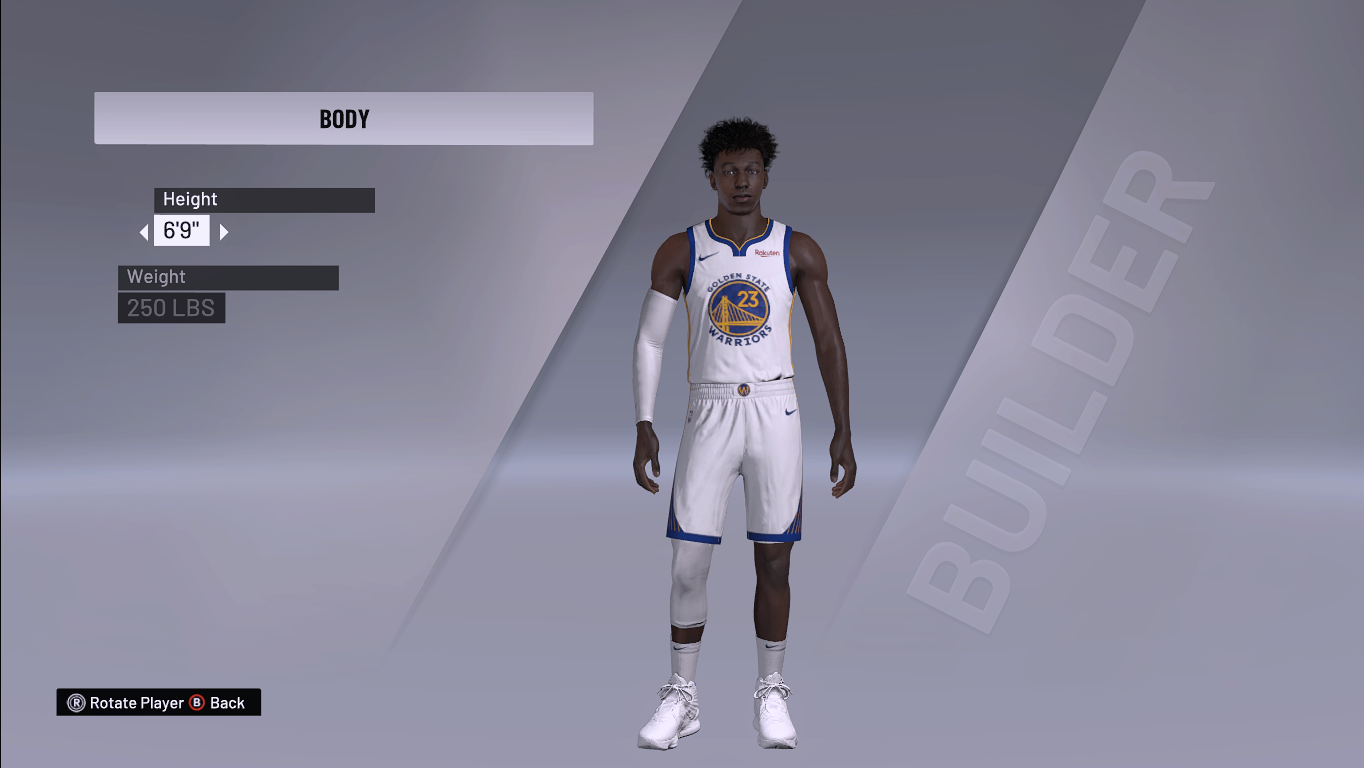Click the BODY header banner
The image size is (1364, 768).
[x=343, y=117]
